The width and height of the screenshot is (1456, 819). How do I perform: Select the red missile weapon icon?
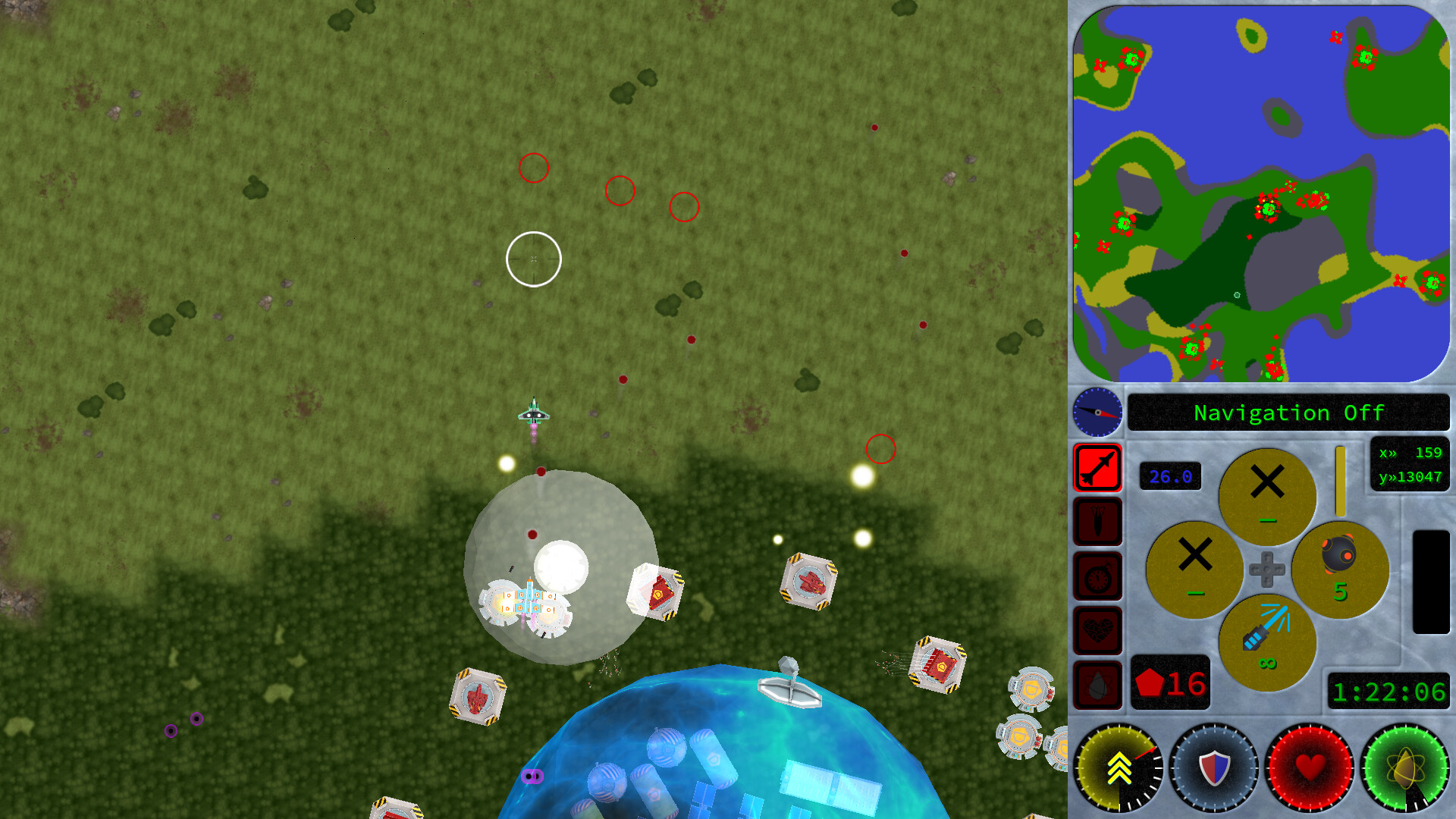coord(1097,469)
